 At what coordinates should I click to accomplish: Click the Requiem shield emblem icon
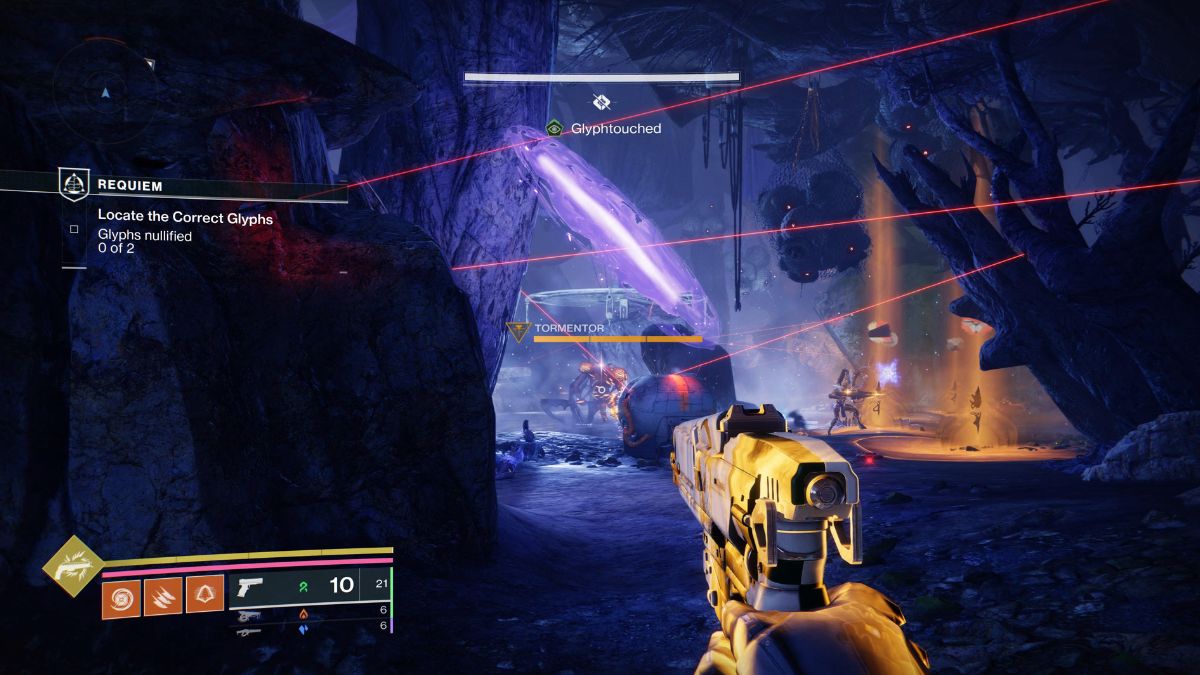pos(74,184)
